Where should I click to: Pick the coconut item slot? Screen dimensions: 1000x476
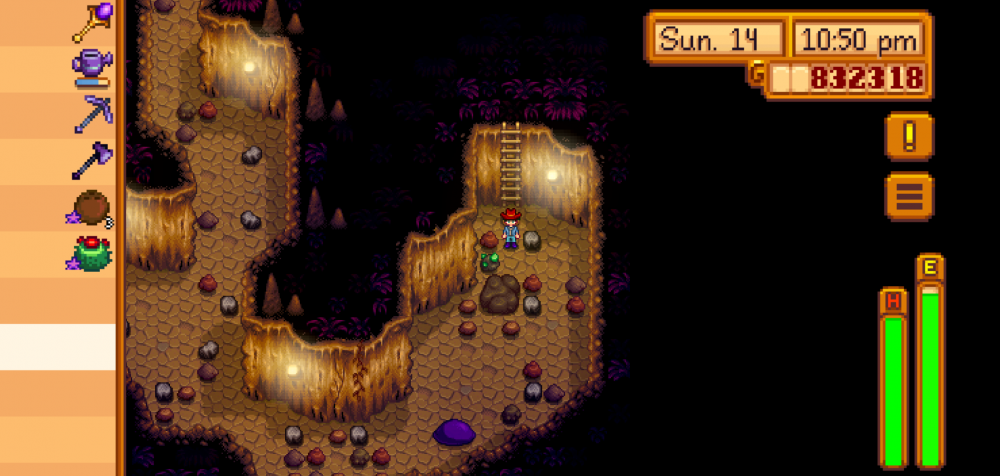[x=92, y=207]
